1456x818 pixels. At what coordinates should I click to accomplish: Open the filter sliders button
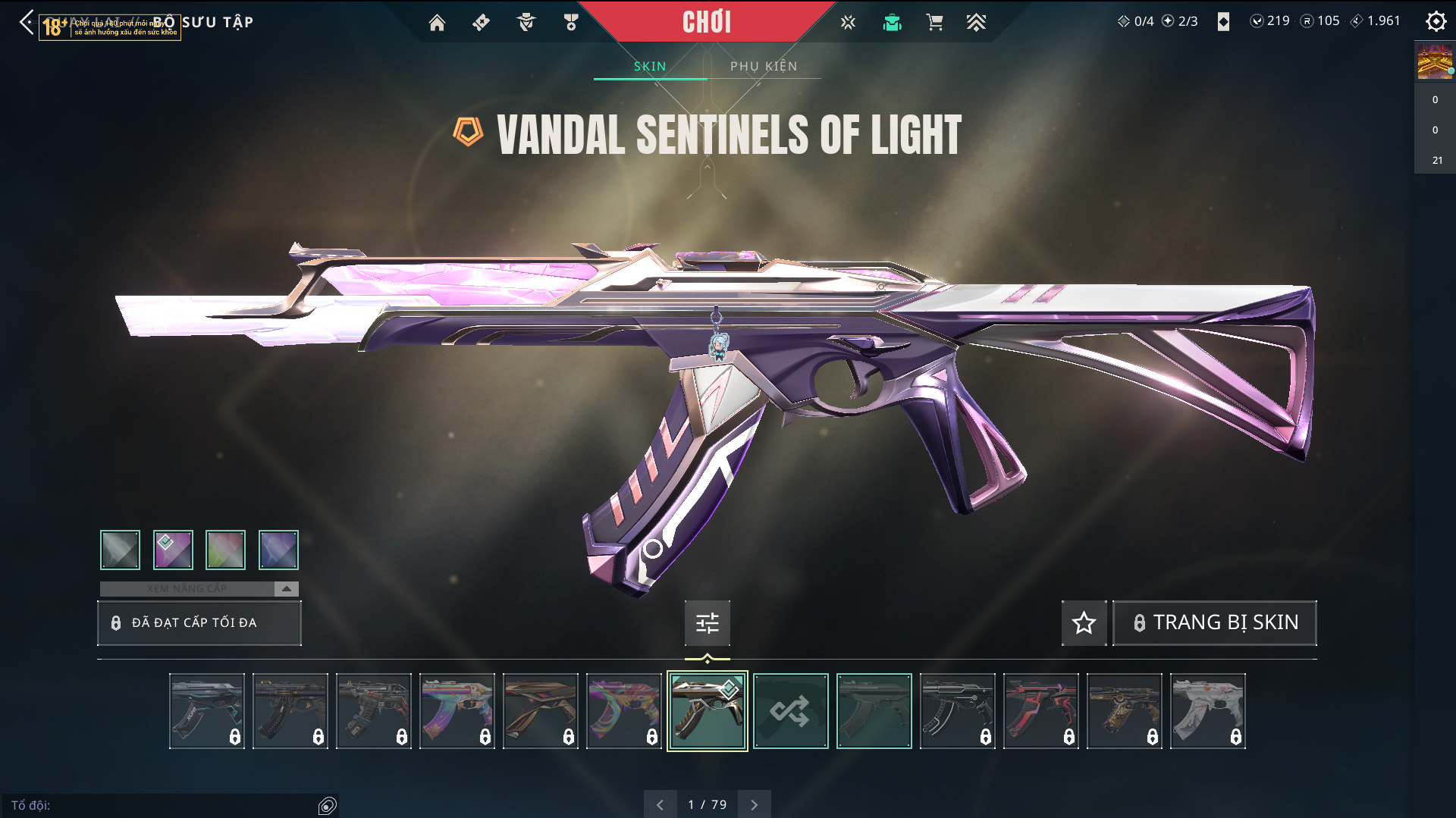707,622
